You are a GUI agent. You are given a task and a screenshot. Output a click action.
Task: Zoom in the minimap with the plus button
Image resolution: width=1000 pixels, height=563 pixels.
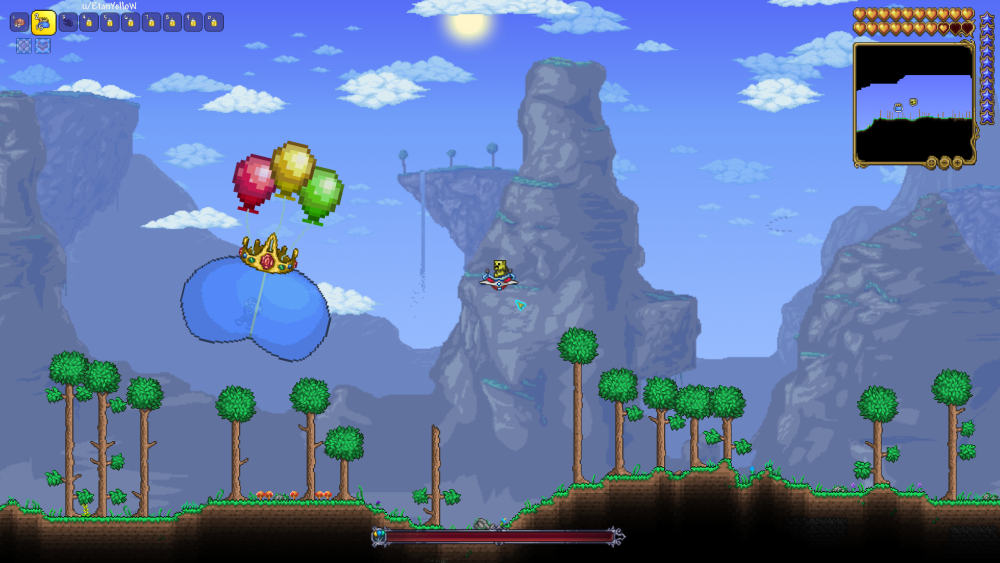[x=957, y=162]
